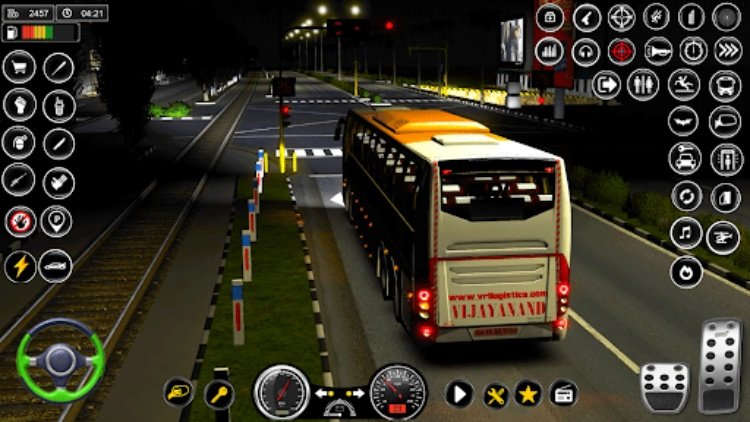Click the red no-hand stop icon

coord(20,221)
